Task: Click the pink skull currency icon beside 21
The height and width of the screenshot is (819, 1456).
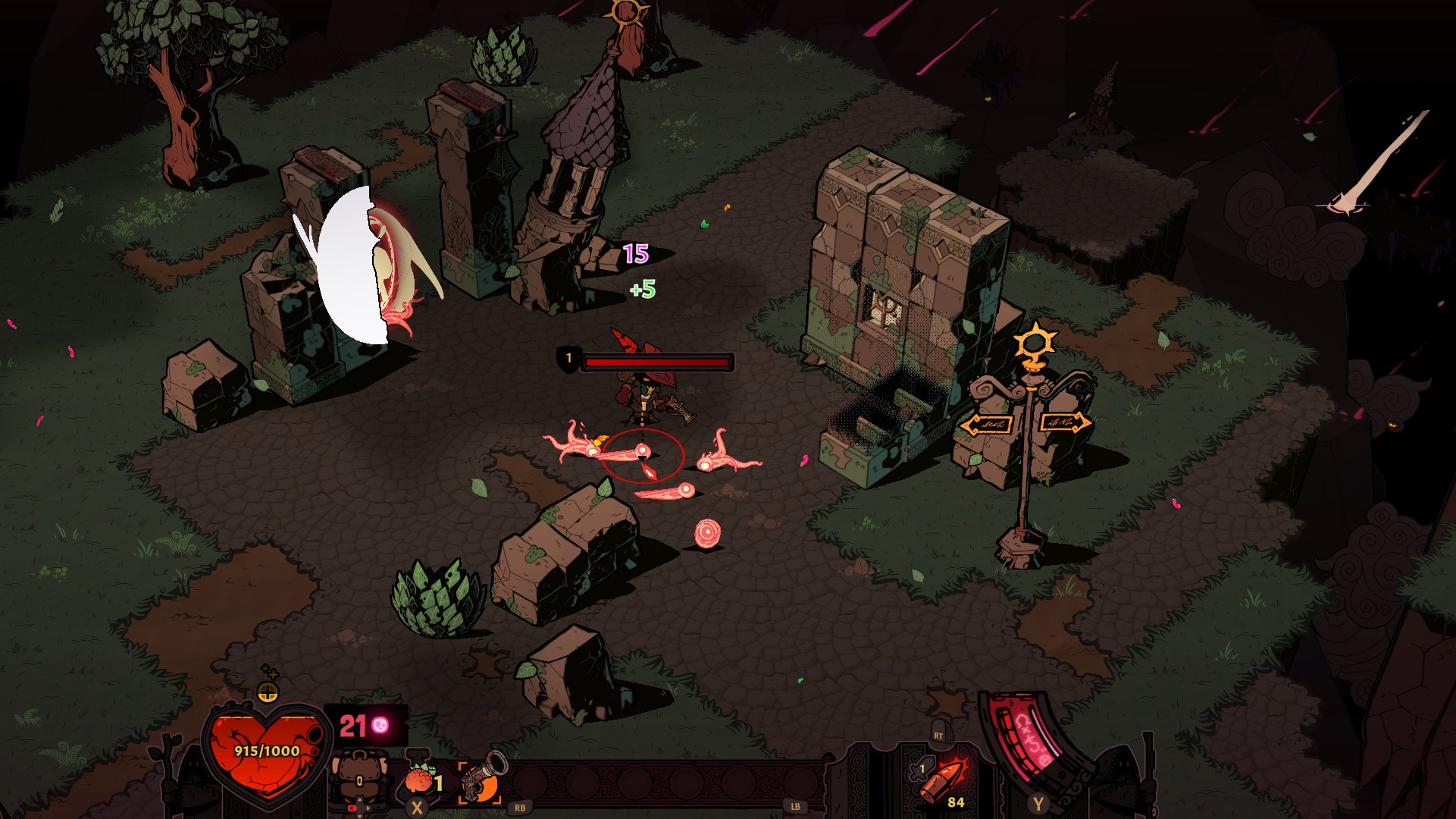Action: 381,725
